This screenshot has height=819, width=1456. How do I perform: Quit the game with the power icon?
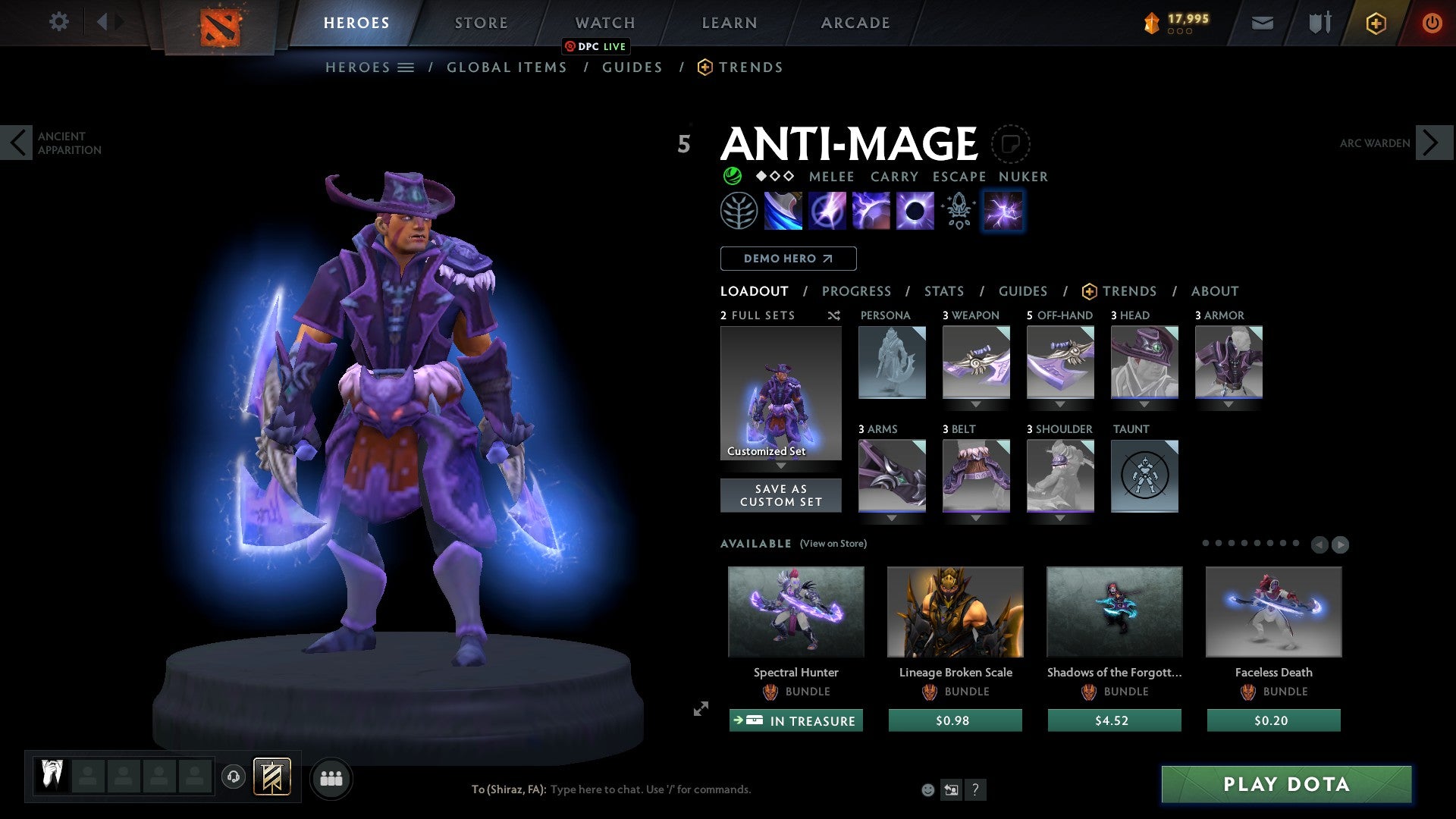pos(1432,23)
